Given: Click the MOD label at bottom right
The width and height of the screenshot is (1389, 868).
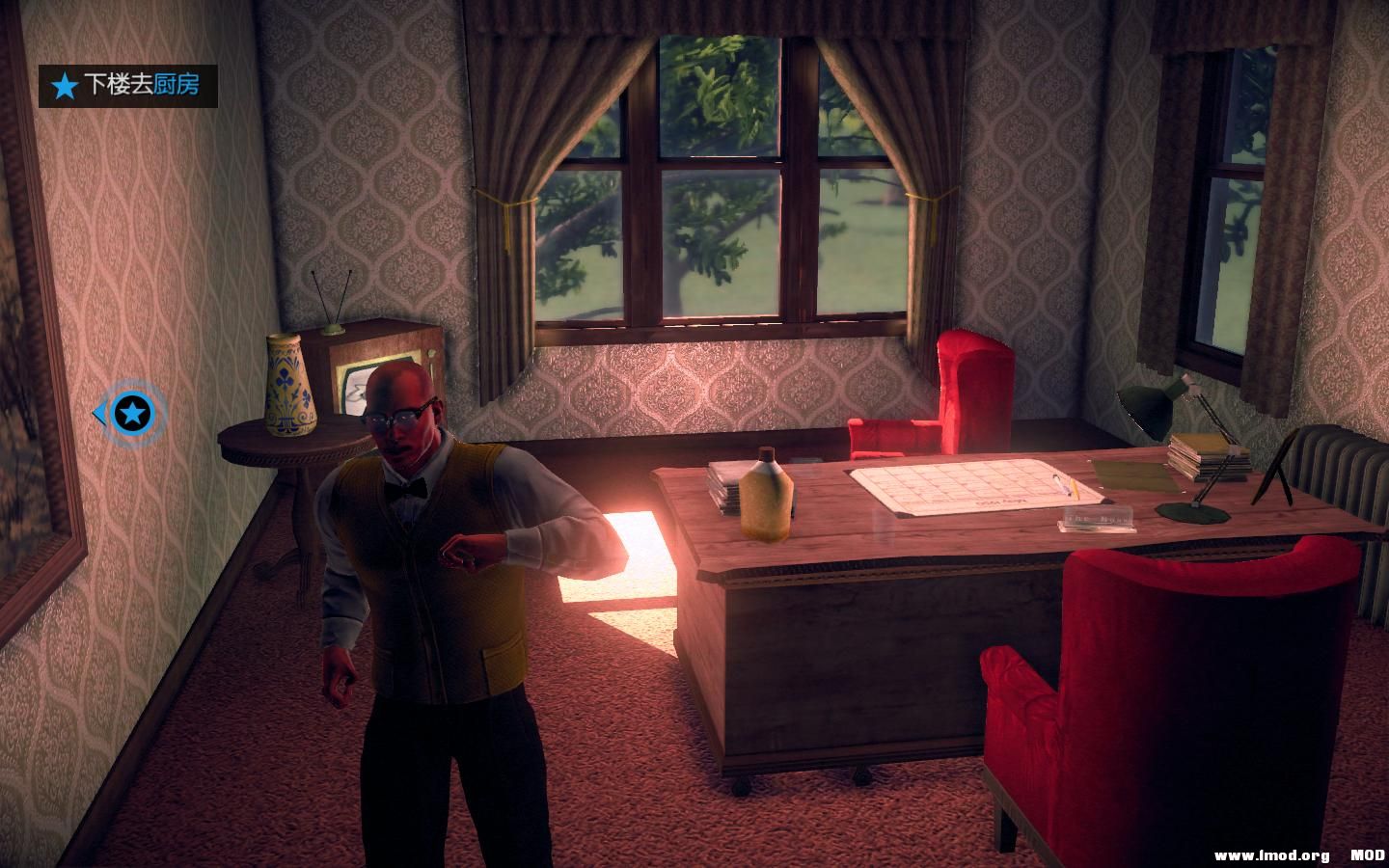Looking at the screenshot, I should [1370, 854].
